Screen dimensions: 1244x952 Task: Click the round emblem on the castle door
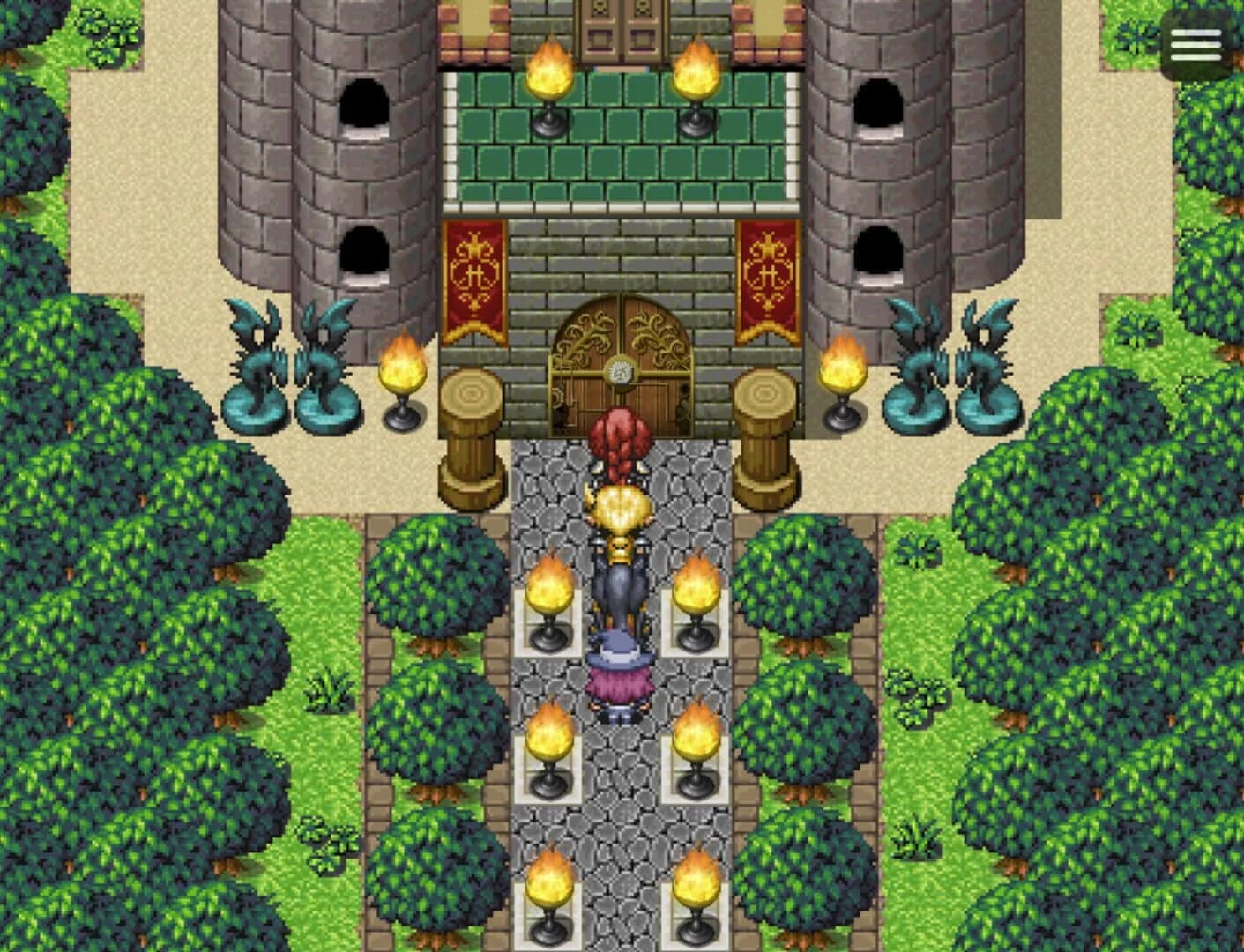(620, 372)
